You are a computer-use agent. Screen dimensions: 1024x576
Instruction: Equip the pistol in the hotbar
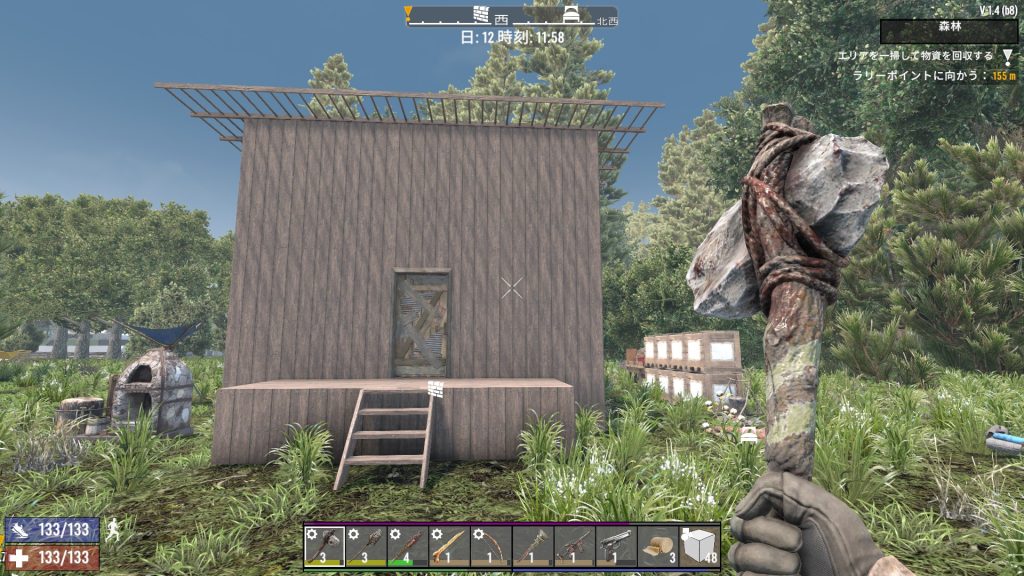(616, 547)
